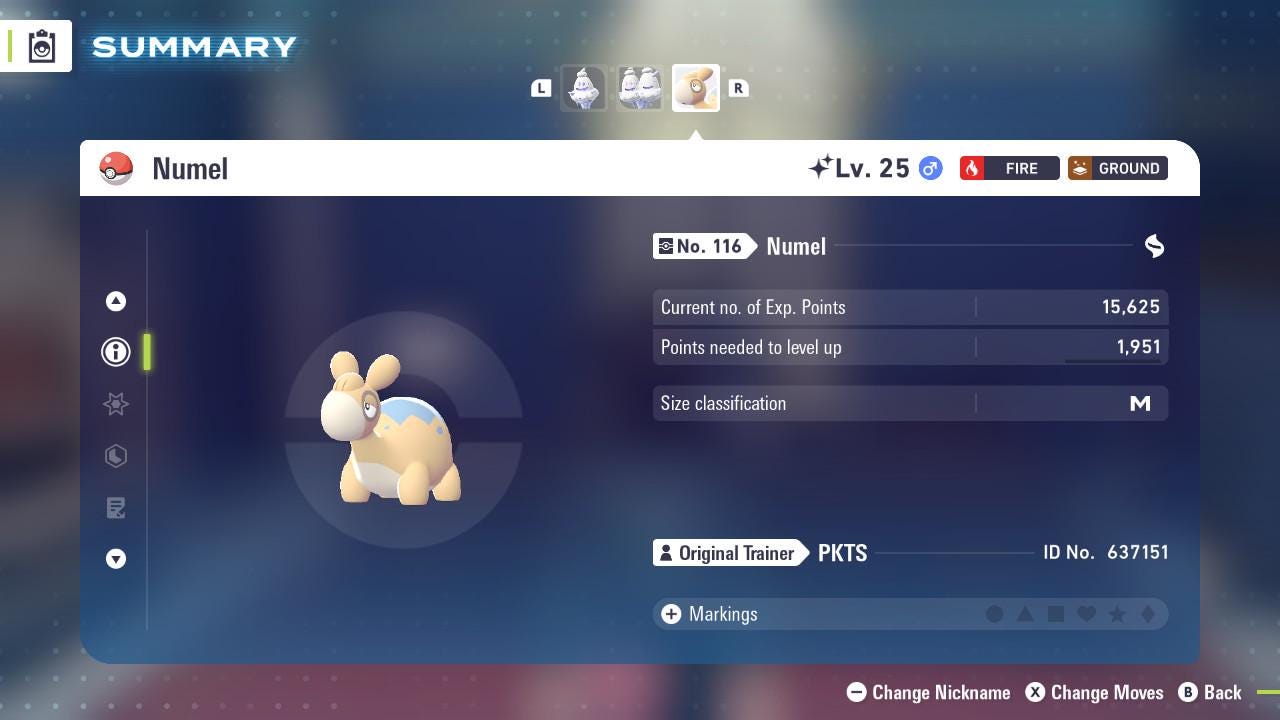
Task: Toggle the circle marking
Action: pos(995,614)
